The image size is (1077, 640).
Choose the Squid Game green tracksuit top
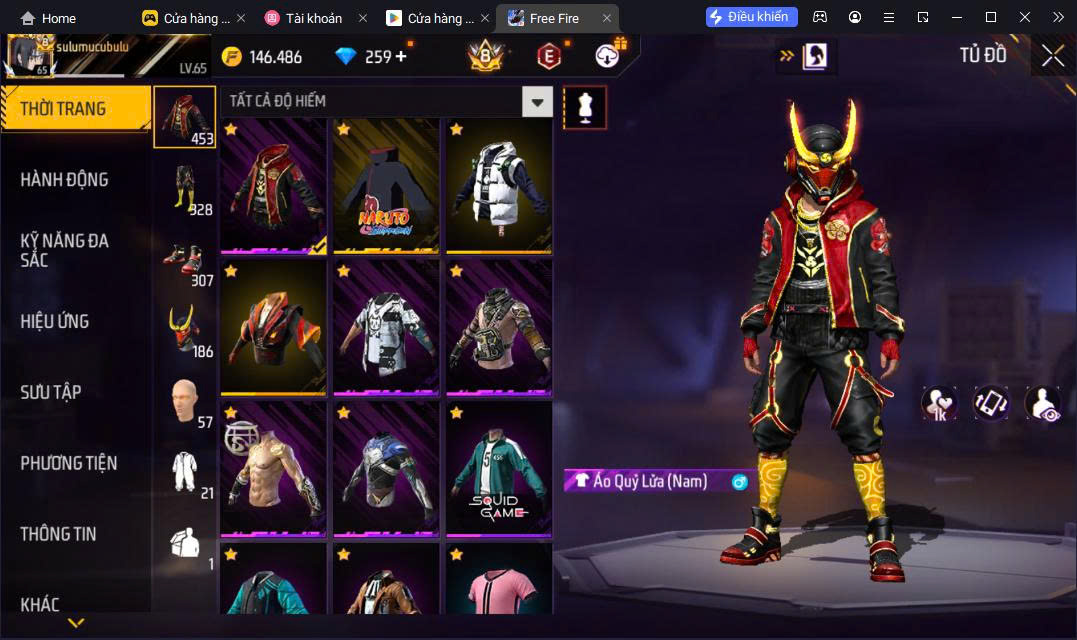[x=499, y=467]
